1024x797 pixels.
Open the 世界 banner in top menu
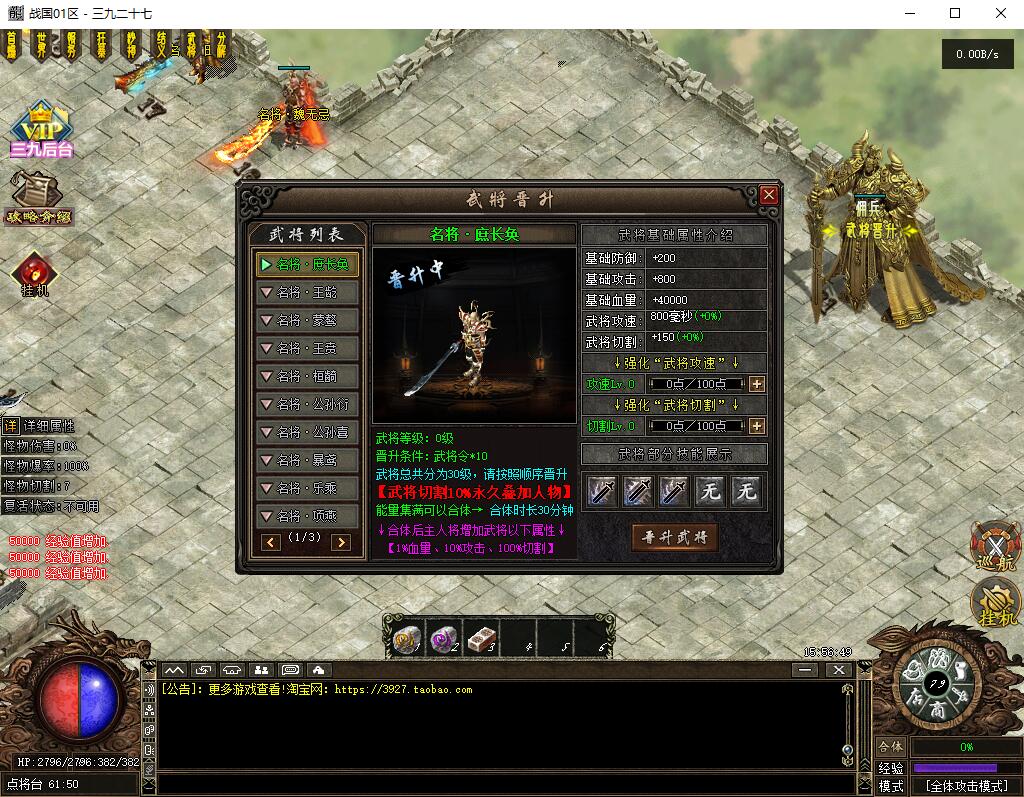pyautogui.click(x=41, y=44)
